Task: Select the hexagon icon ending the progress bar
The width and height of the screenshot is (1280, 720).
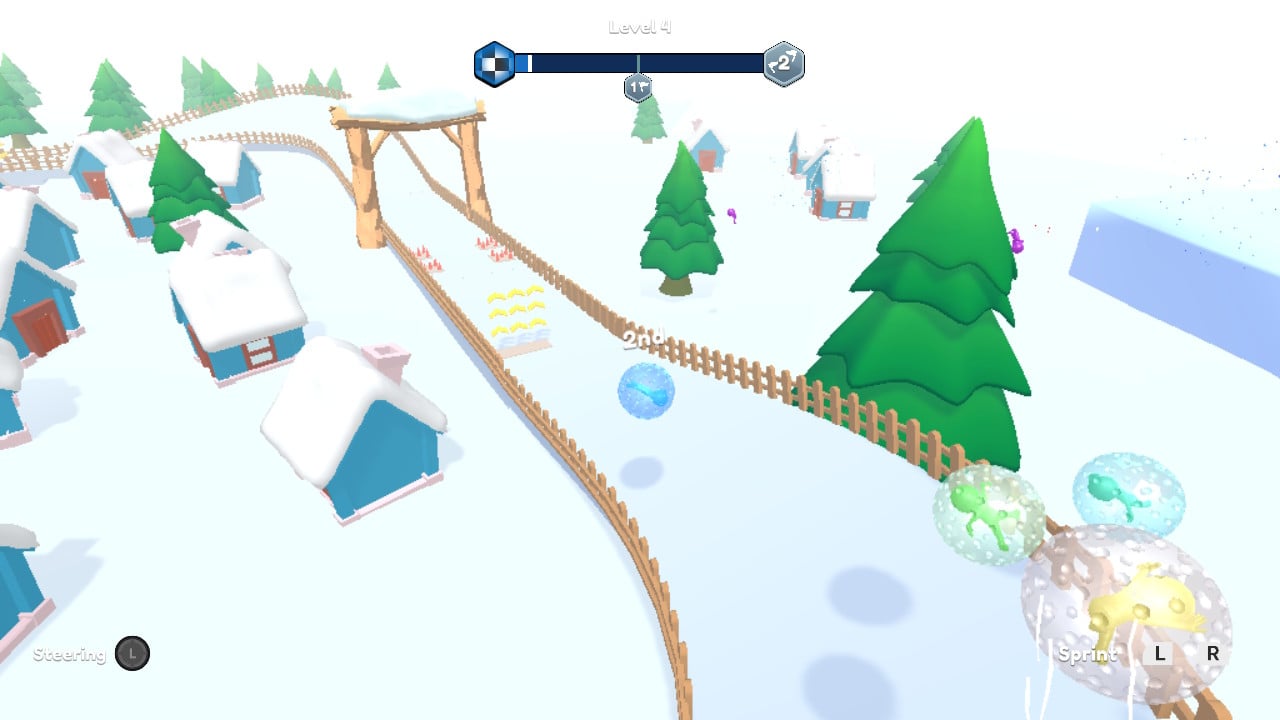Action: click(783, 64)
